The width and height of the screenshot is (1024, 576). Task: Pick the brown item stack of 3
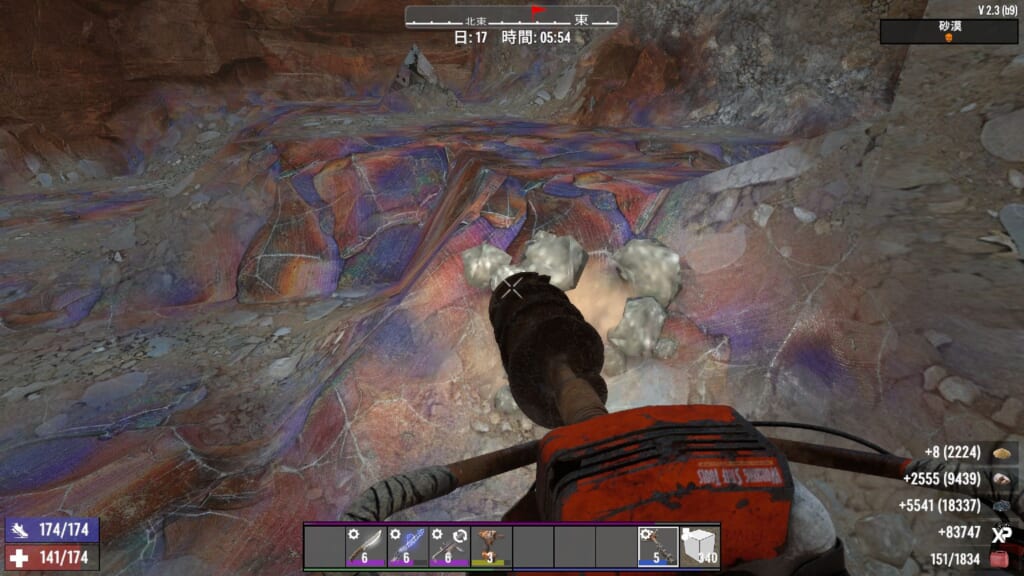coord(490,546)
